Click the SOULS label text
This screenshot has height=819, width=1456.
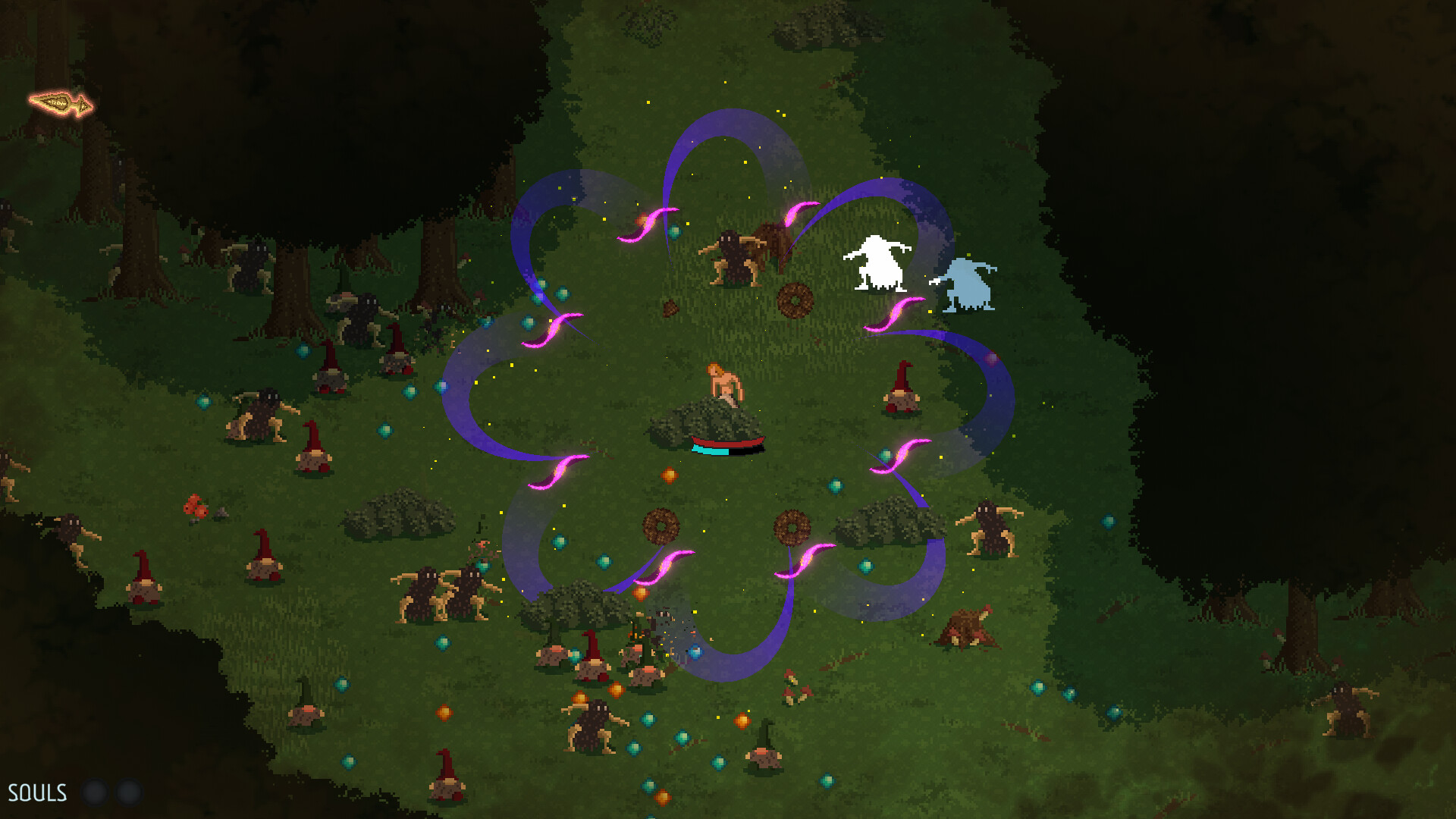[x=38, y=793]
